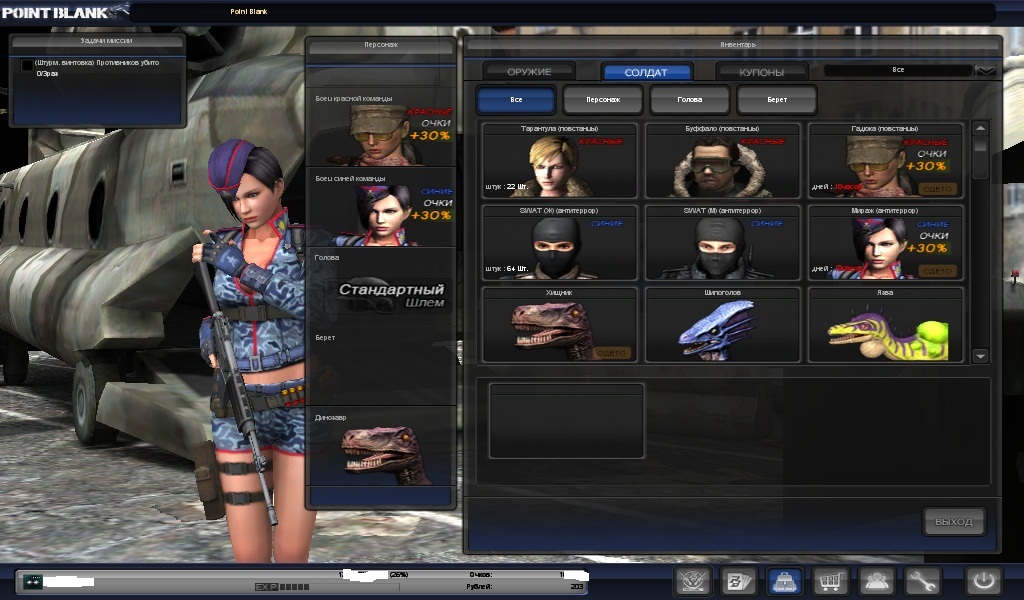Choose the Шипоголов dinosaur item

click(723, 324)
